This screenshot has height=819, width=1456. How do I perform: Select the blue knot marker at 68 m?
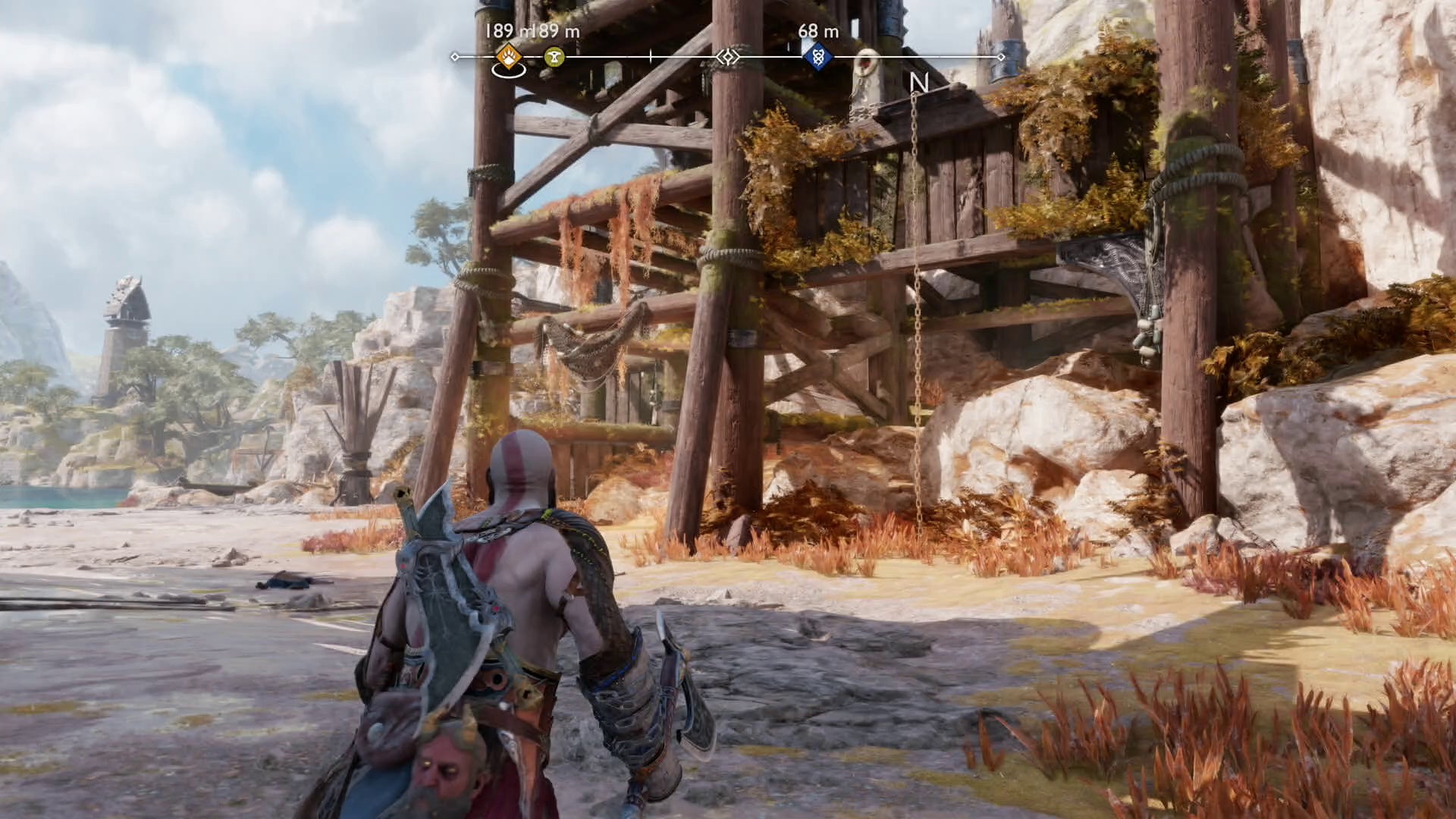(x=817, y=56)
